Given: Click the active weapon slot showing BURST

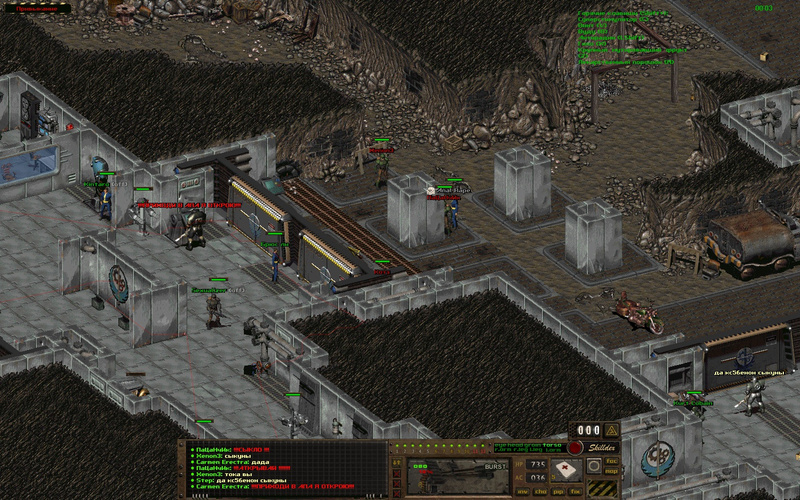Looking at the screenshot, I should pyautogui.click(x=458, y=475).
